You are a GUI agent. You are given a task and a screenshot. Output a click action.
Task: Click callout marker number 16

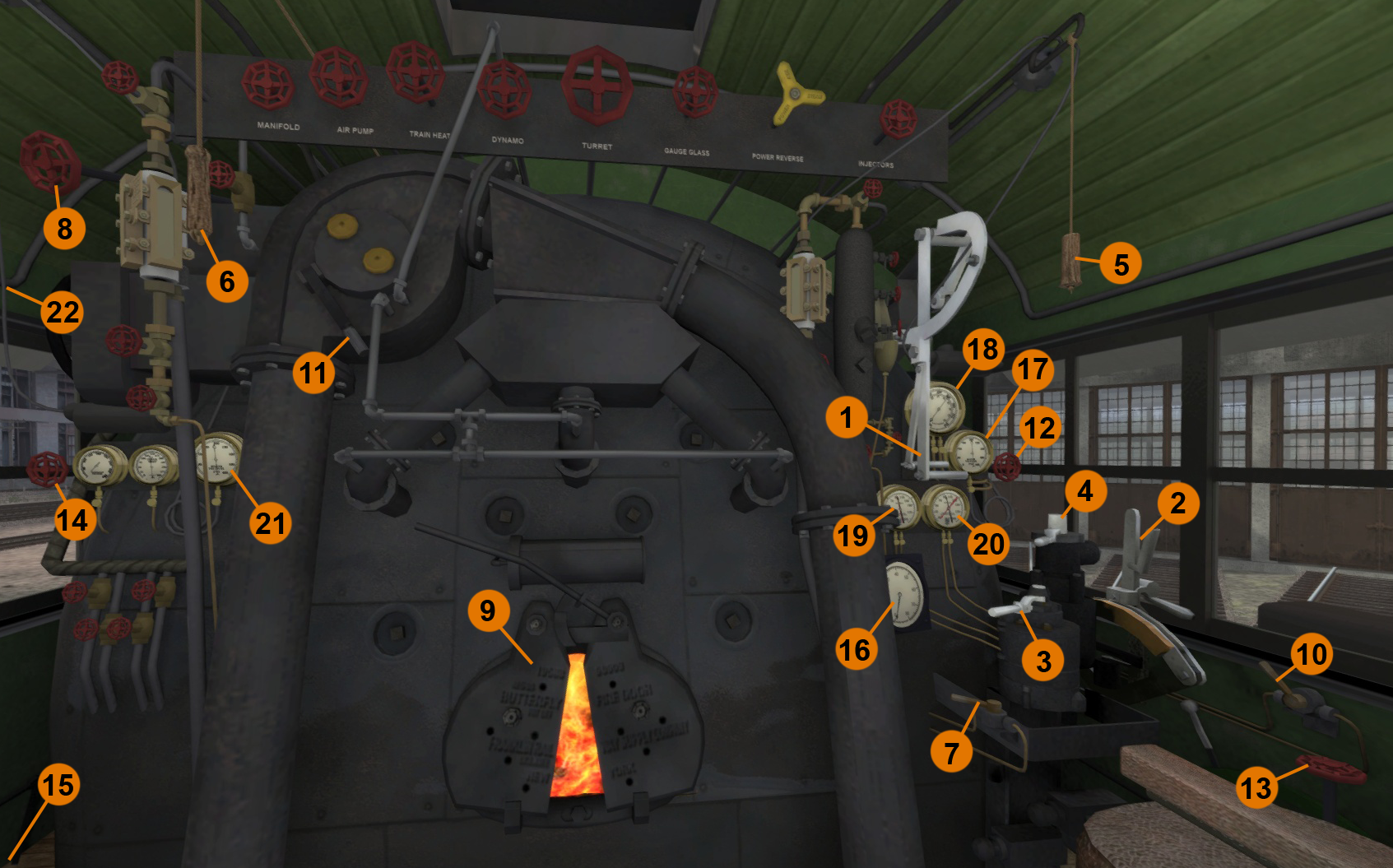[x=854, y=650]
